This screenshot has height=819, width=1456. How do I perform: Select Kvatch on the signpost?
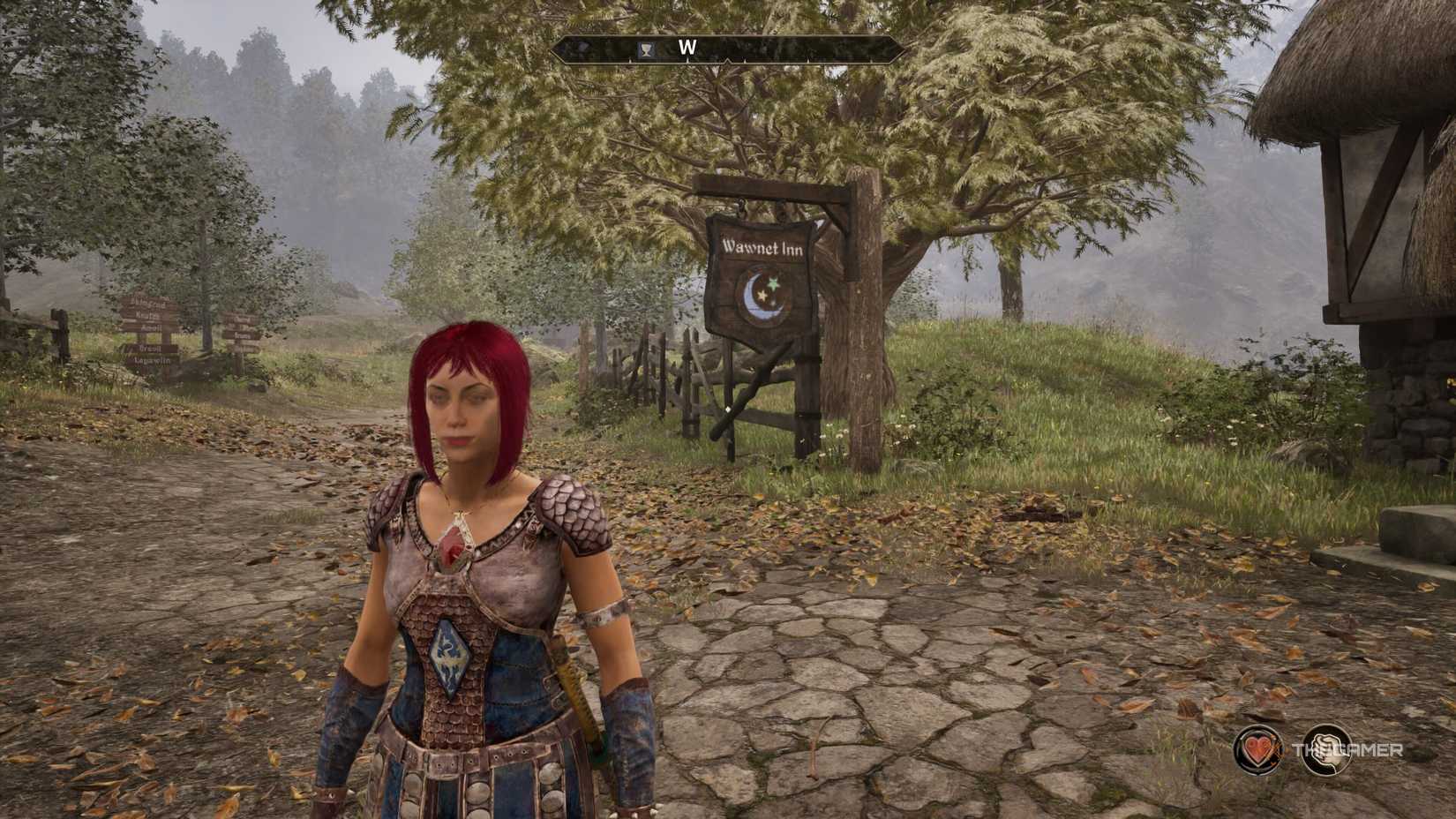(150, 315)
